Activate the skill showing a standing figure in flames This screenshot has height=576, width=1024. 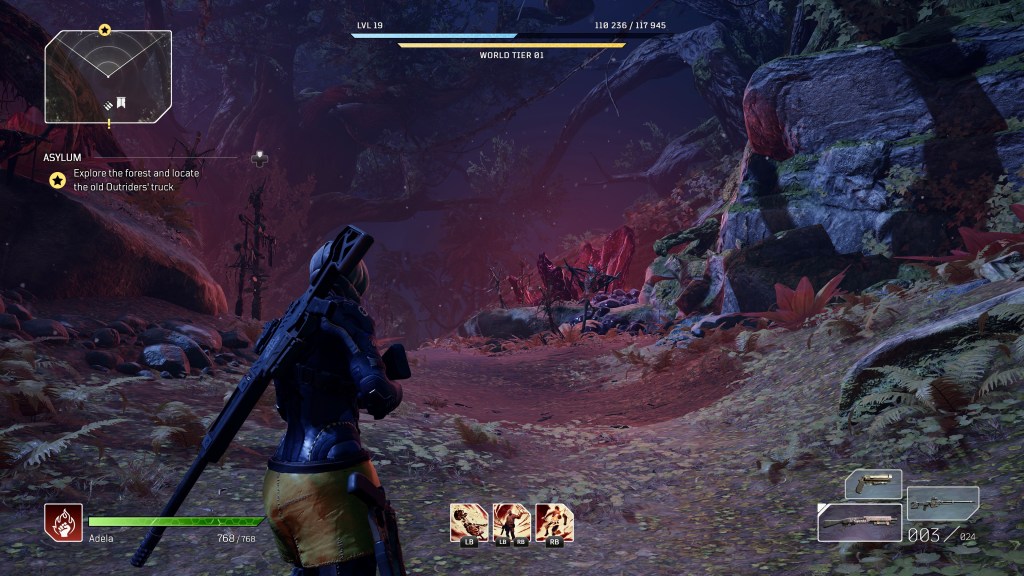(x=512, y=522)
